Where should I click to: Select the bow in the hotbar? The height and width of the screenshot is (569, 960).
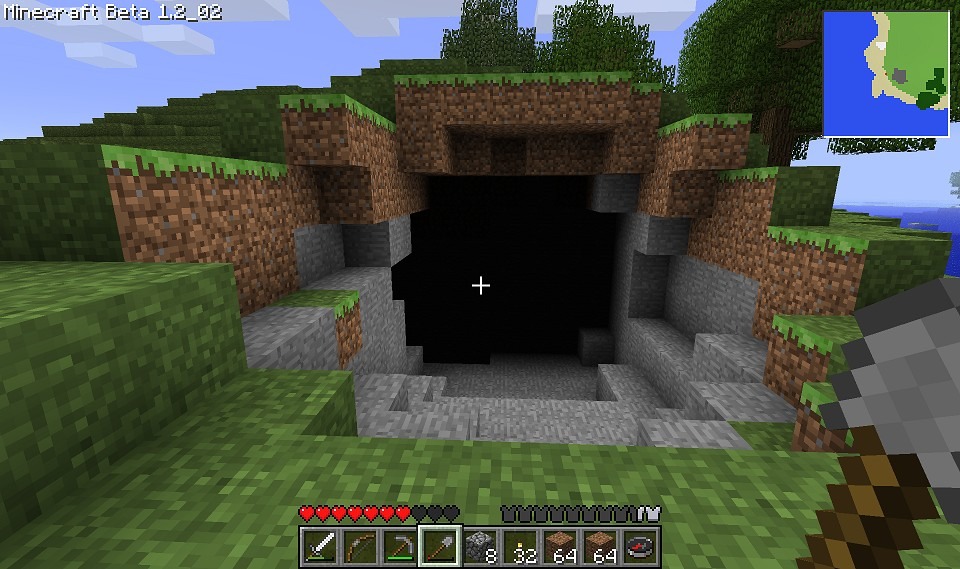click(360, 546)
